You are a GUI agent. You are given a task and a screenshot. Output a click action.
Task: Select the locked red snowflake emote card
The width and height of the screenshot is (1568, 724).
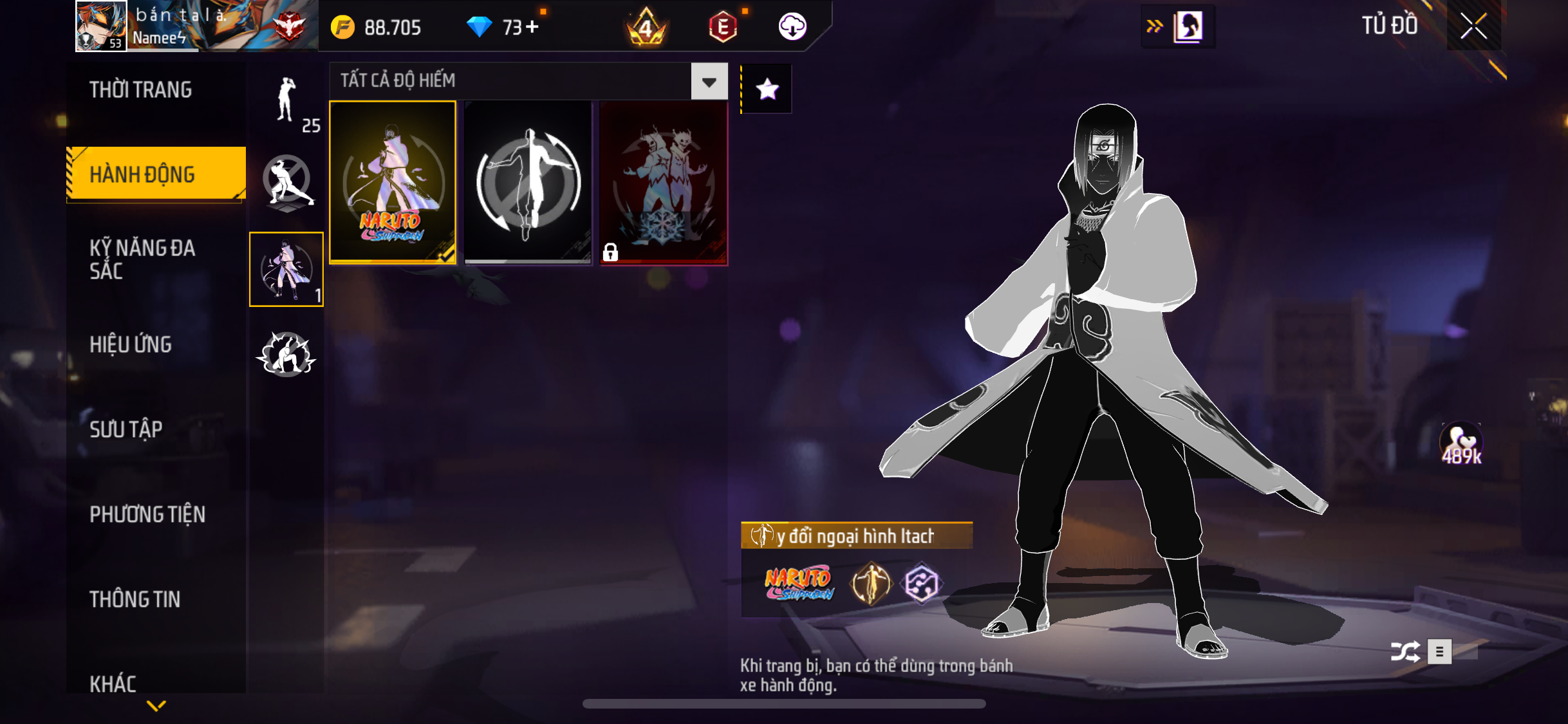click(x=664, y=182)
